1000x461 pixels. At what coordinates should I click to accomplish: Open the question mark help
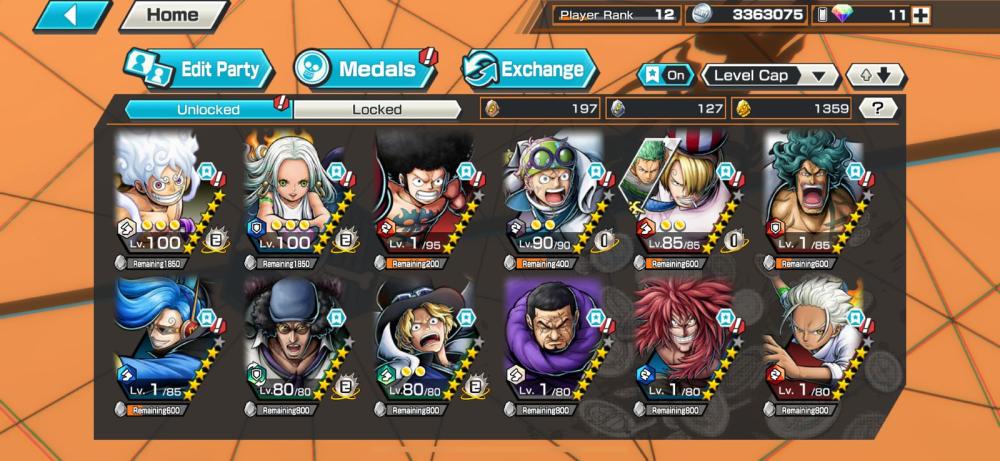877,109
